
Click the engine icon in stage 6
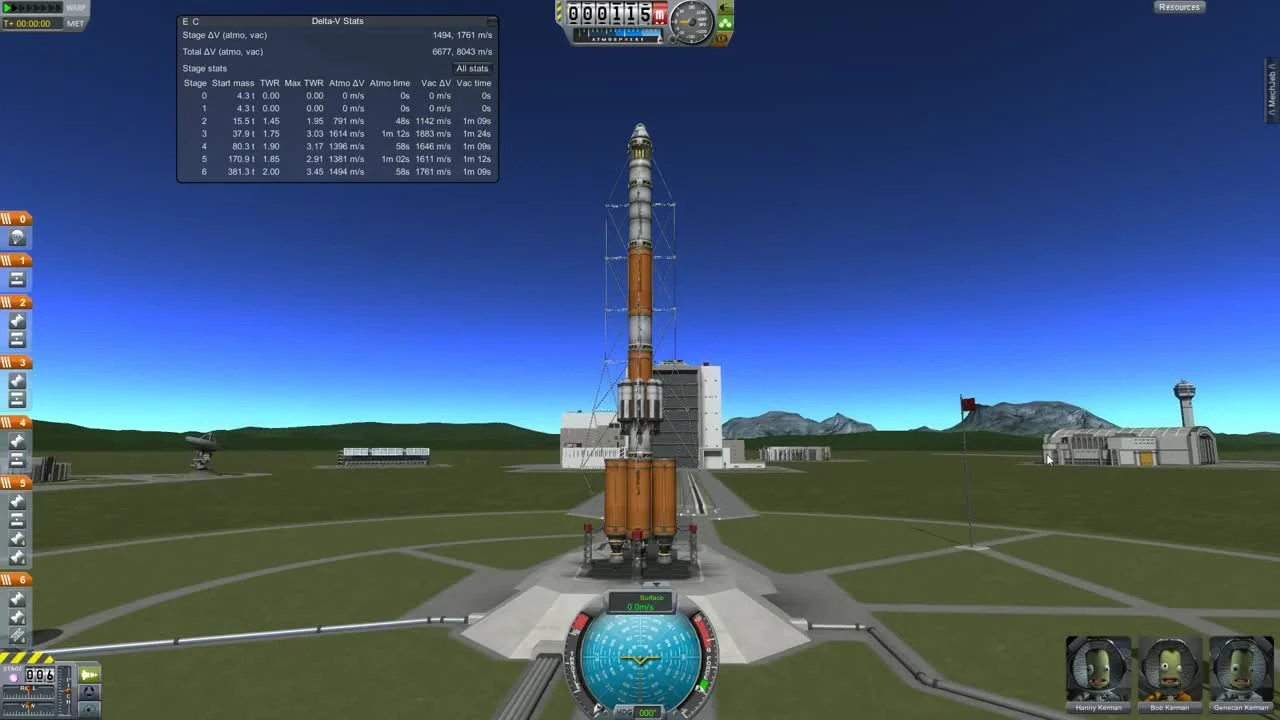point(17,598)
